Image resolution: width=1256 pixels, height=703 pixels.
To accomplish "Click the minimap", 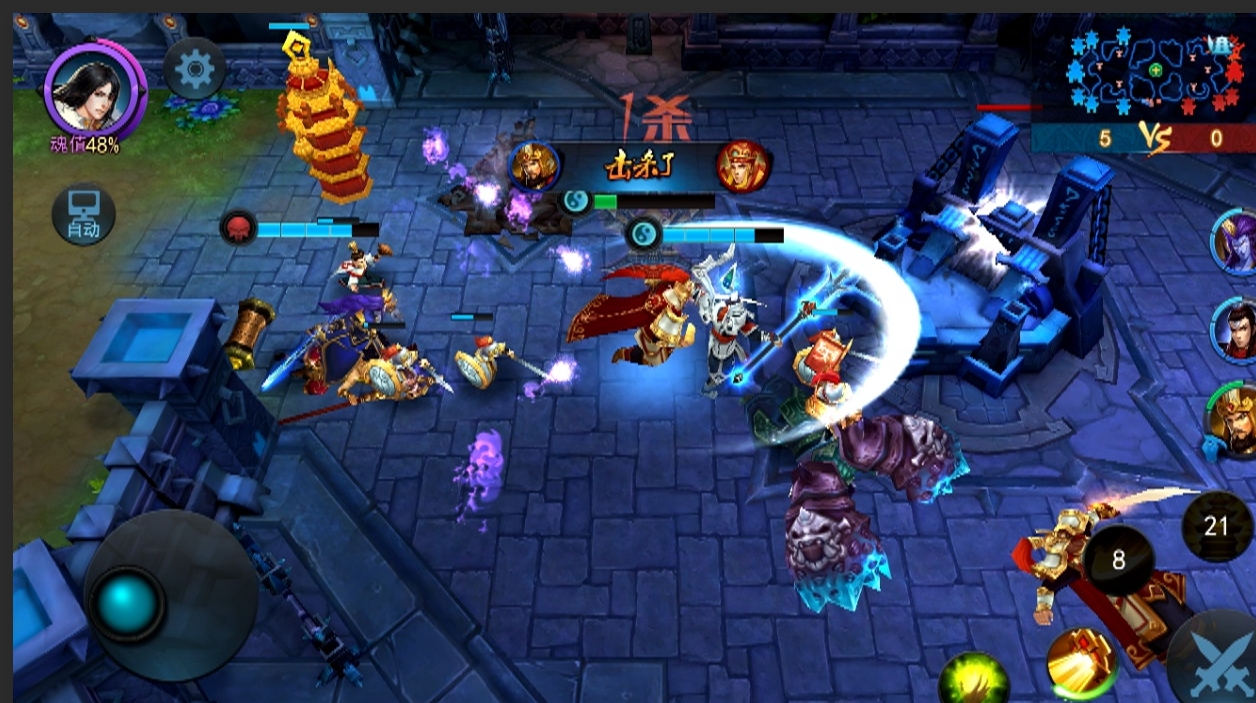I will point(1154,70).
